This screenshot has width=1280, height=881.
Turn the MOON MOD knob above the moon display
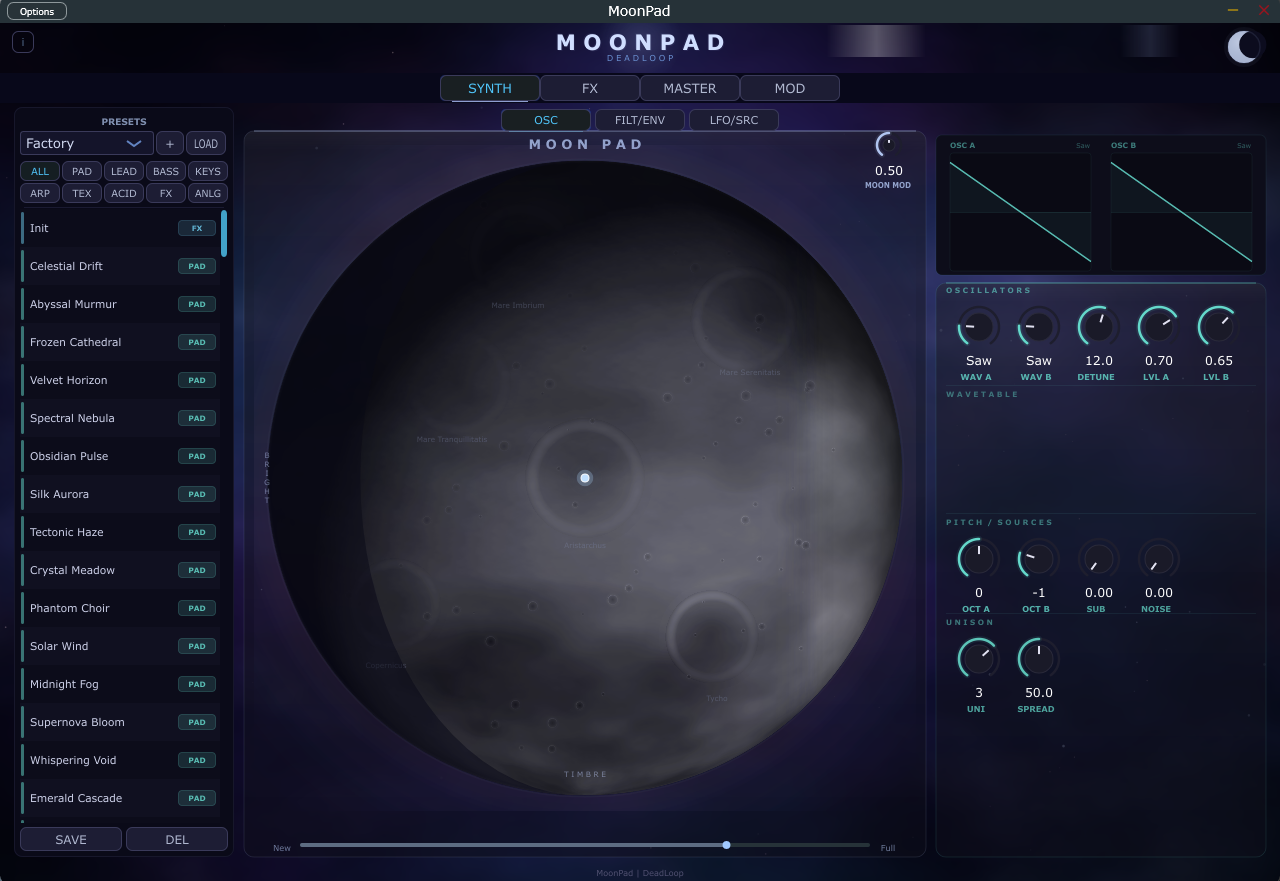pos(887,145)
